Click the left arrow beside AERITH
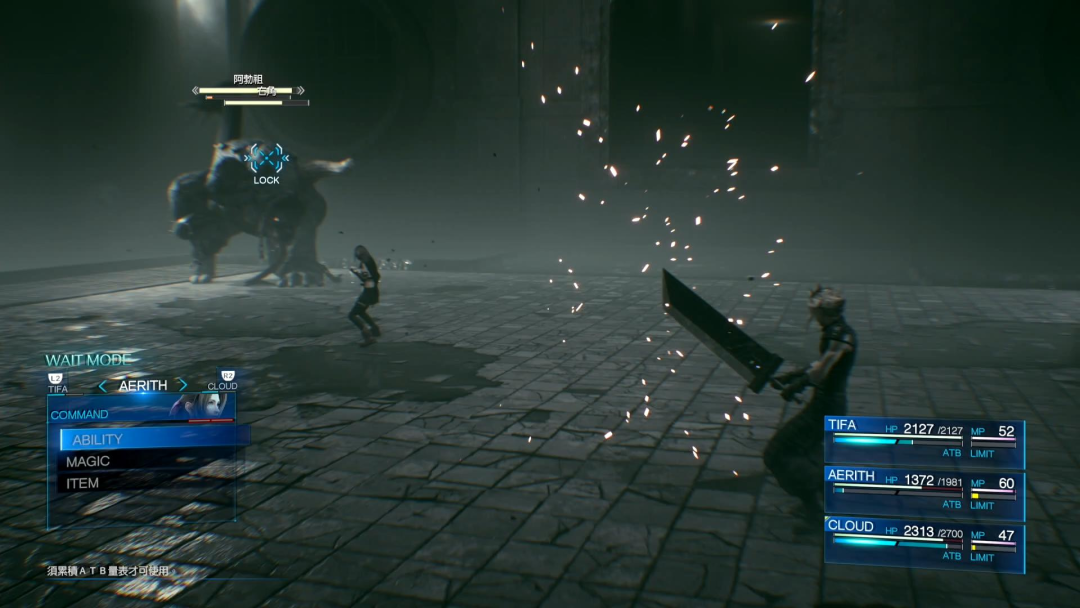Image resolution: width=1080 pixels, height=608 pixels. tap(102, 385)
